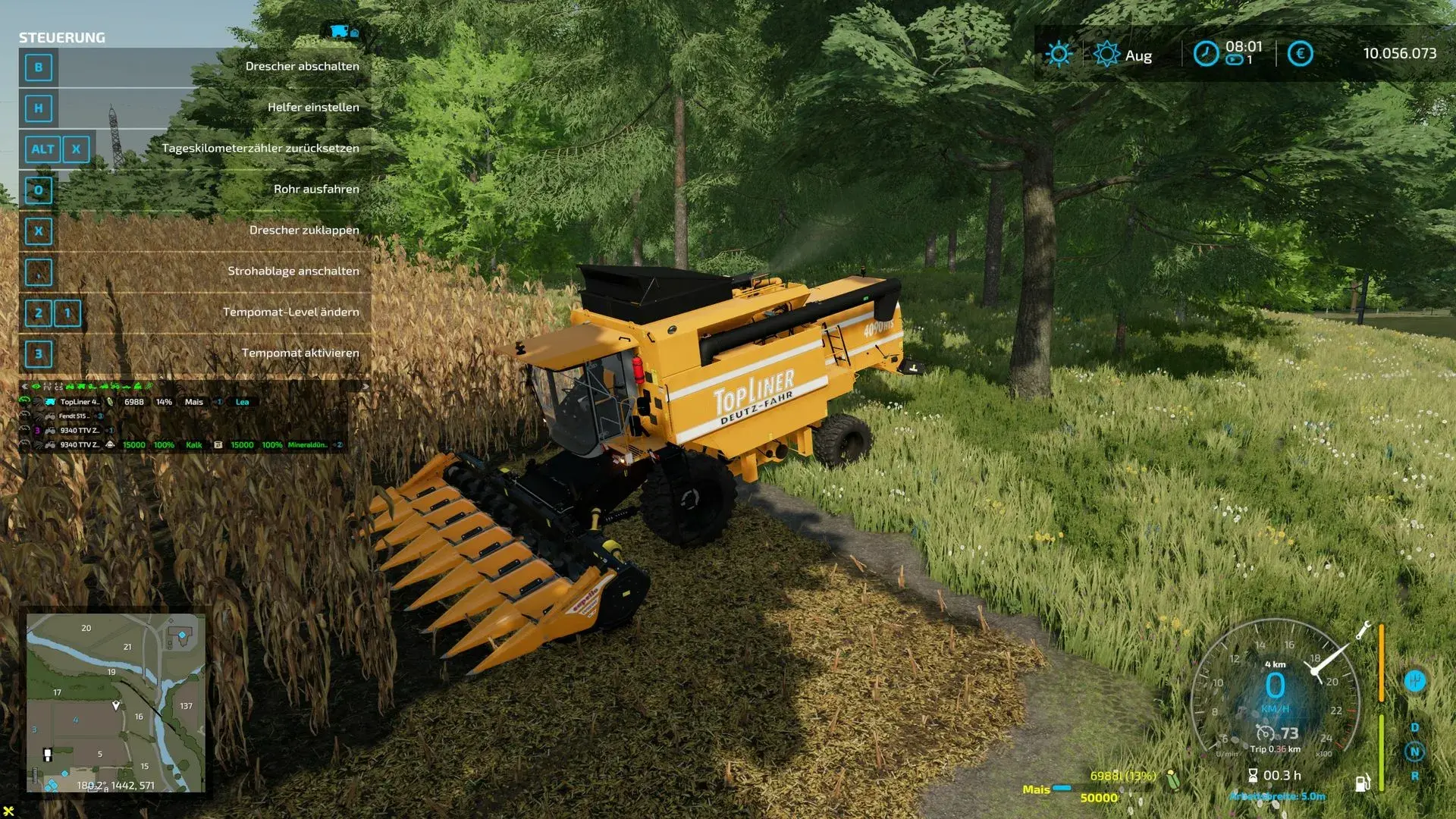Click the right arrow of the vehicle list
Viewport: 1456px width, 819px height.
coord(365,387)
